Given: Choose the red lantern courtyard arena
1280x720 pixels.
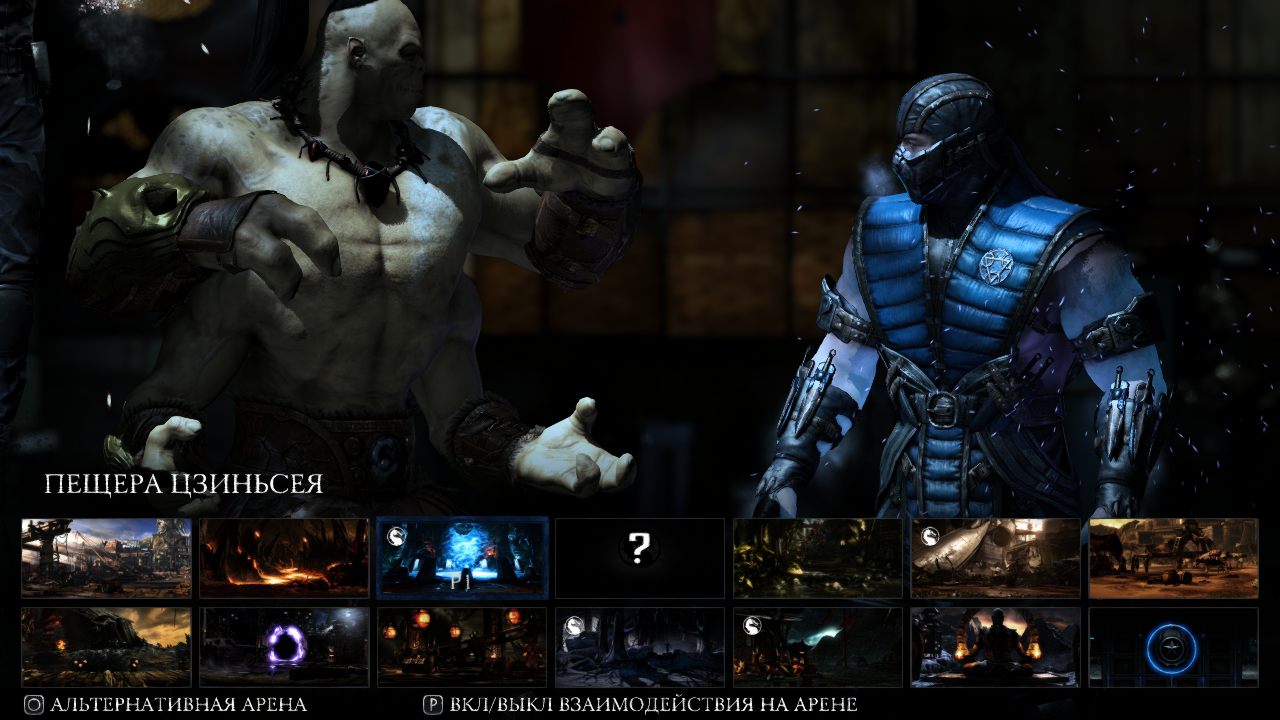Looking at the screenshot, I should [462, 647].
